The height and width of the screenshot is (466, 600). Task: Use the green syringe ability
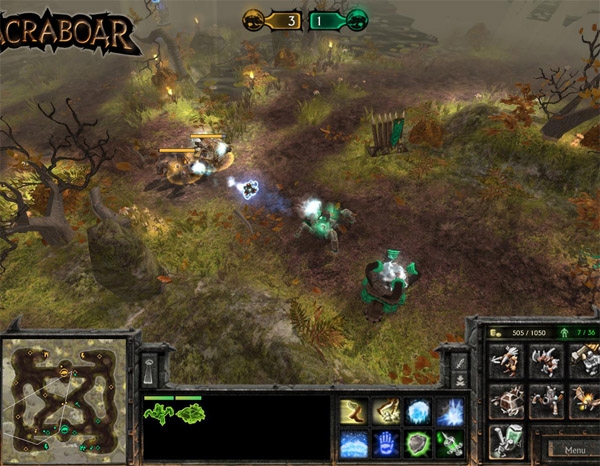pyautogui.click(x=451, y=443)
